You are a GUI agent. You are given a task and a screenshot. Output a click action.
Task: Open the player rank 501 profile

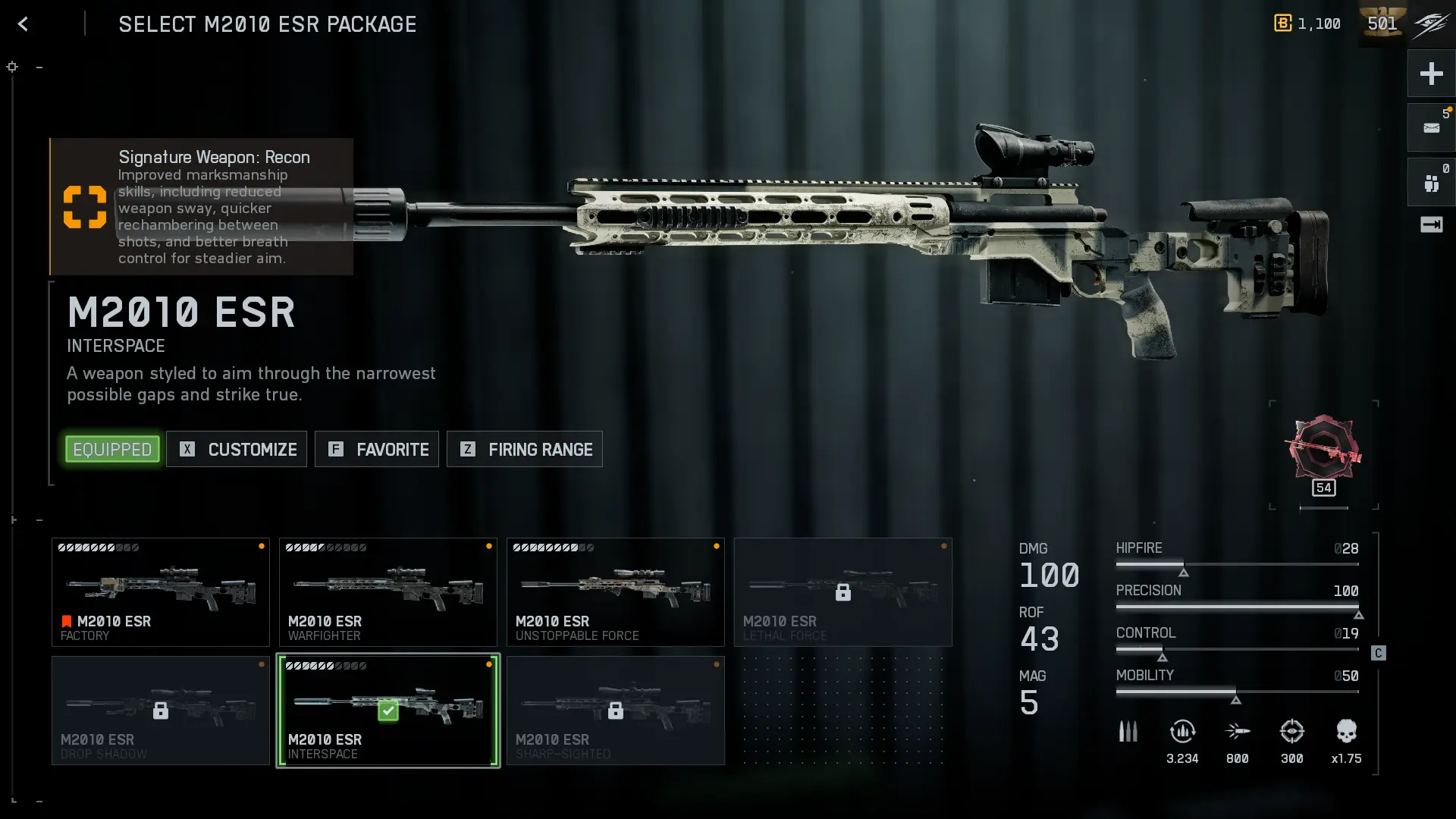pyautogui.click(x=1382, y=24)
